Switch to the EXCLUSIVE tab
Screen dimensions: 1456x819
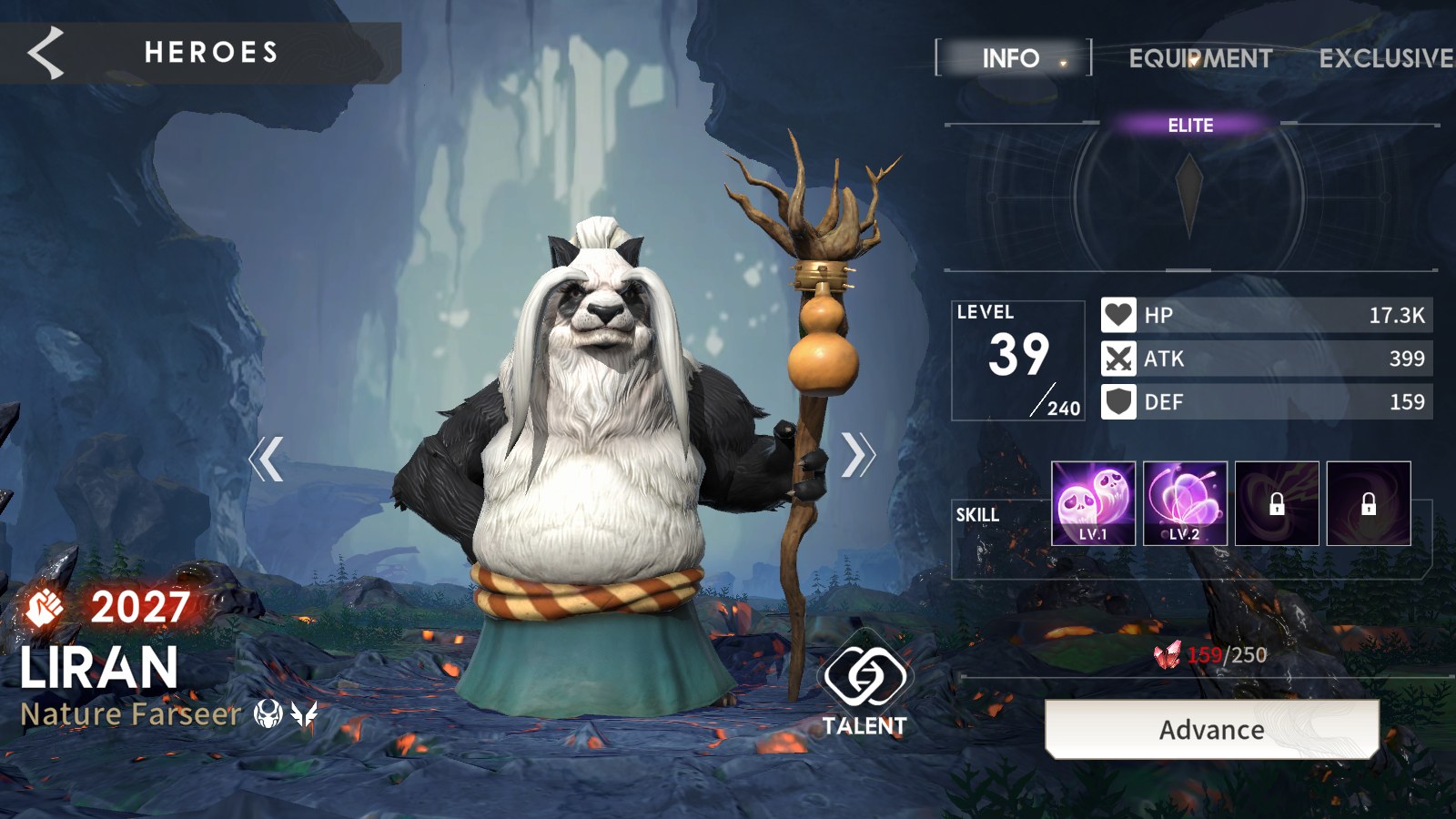(x=1385, y=58)
